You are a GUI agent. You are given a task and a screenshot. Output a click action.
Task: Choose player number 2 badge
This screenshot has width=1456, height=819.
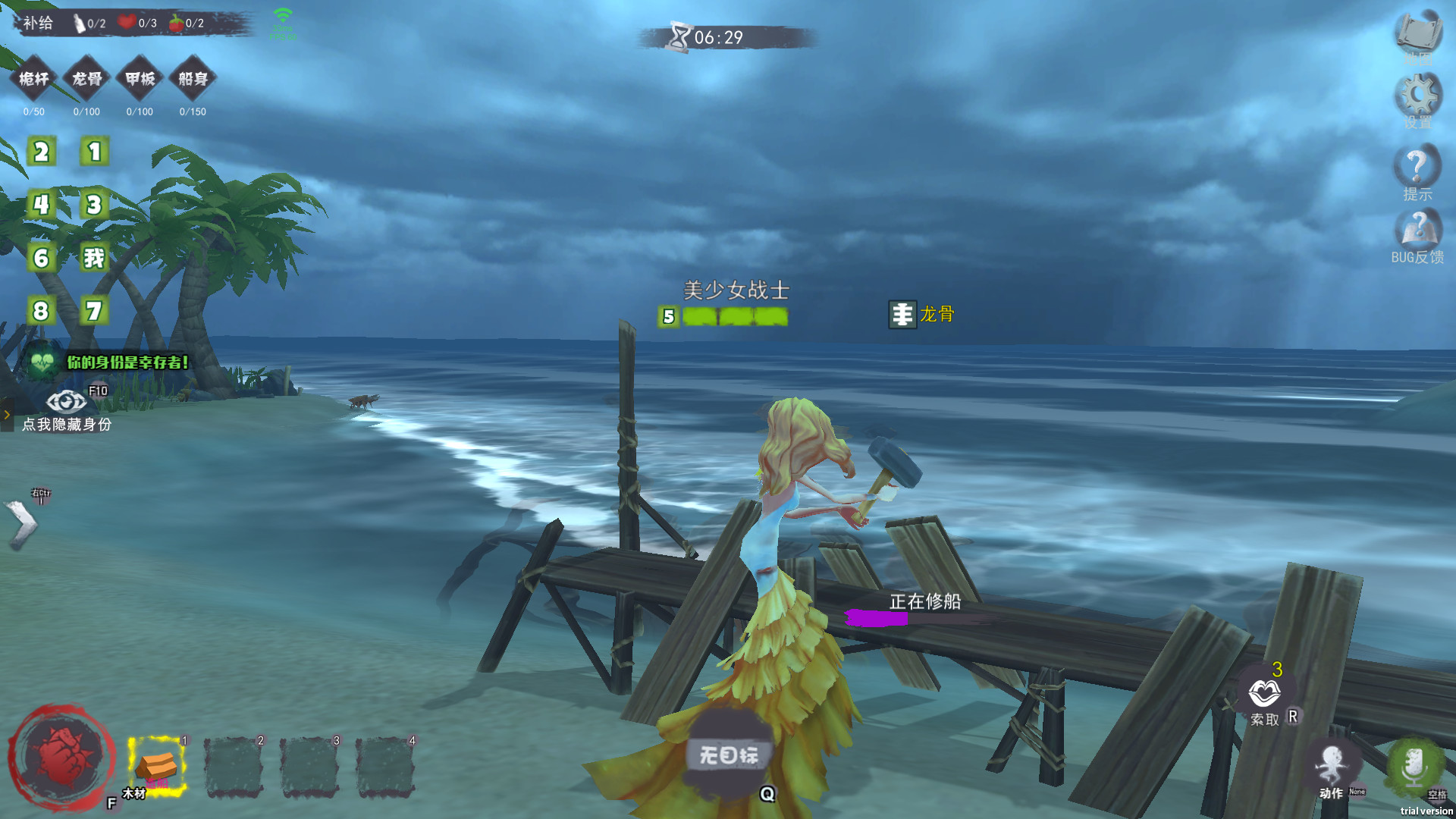(x=42, y=152)
